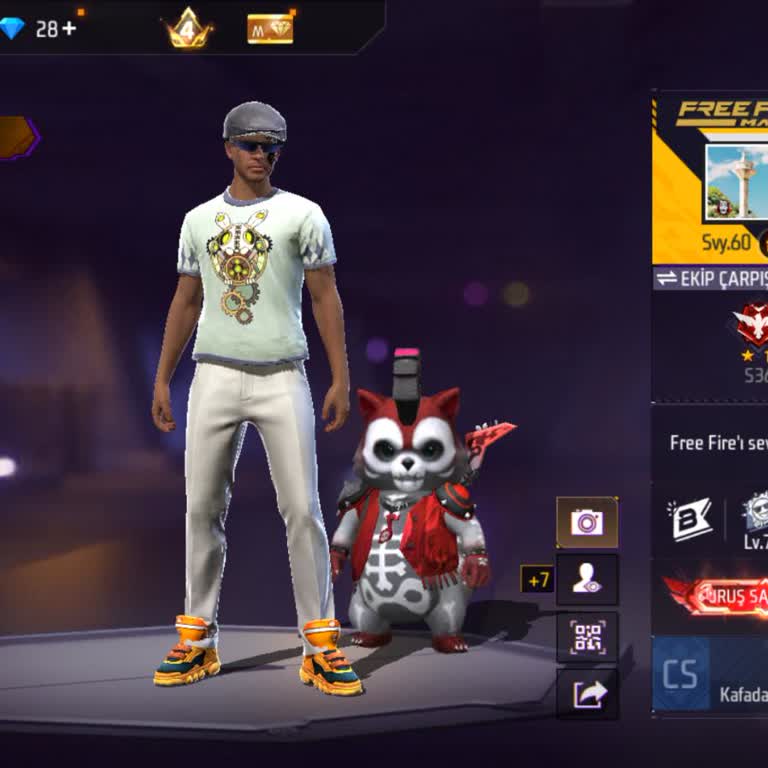Screen dimensions: 768x768
Task: Open the profile viewers icon
Action: [587, 580]
